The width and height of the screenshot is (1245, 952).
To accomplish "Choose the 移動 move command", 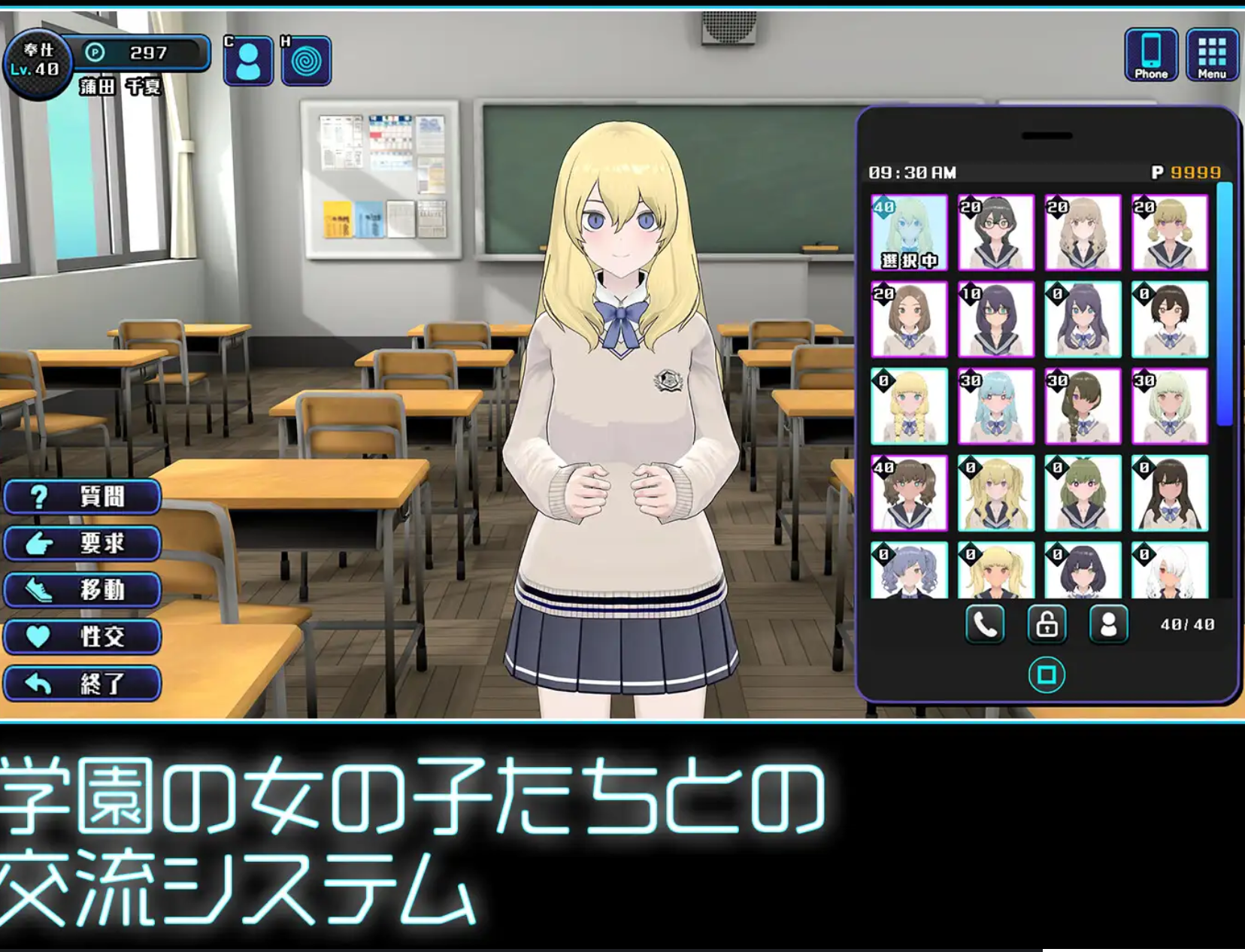I will 81,591.
